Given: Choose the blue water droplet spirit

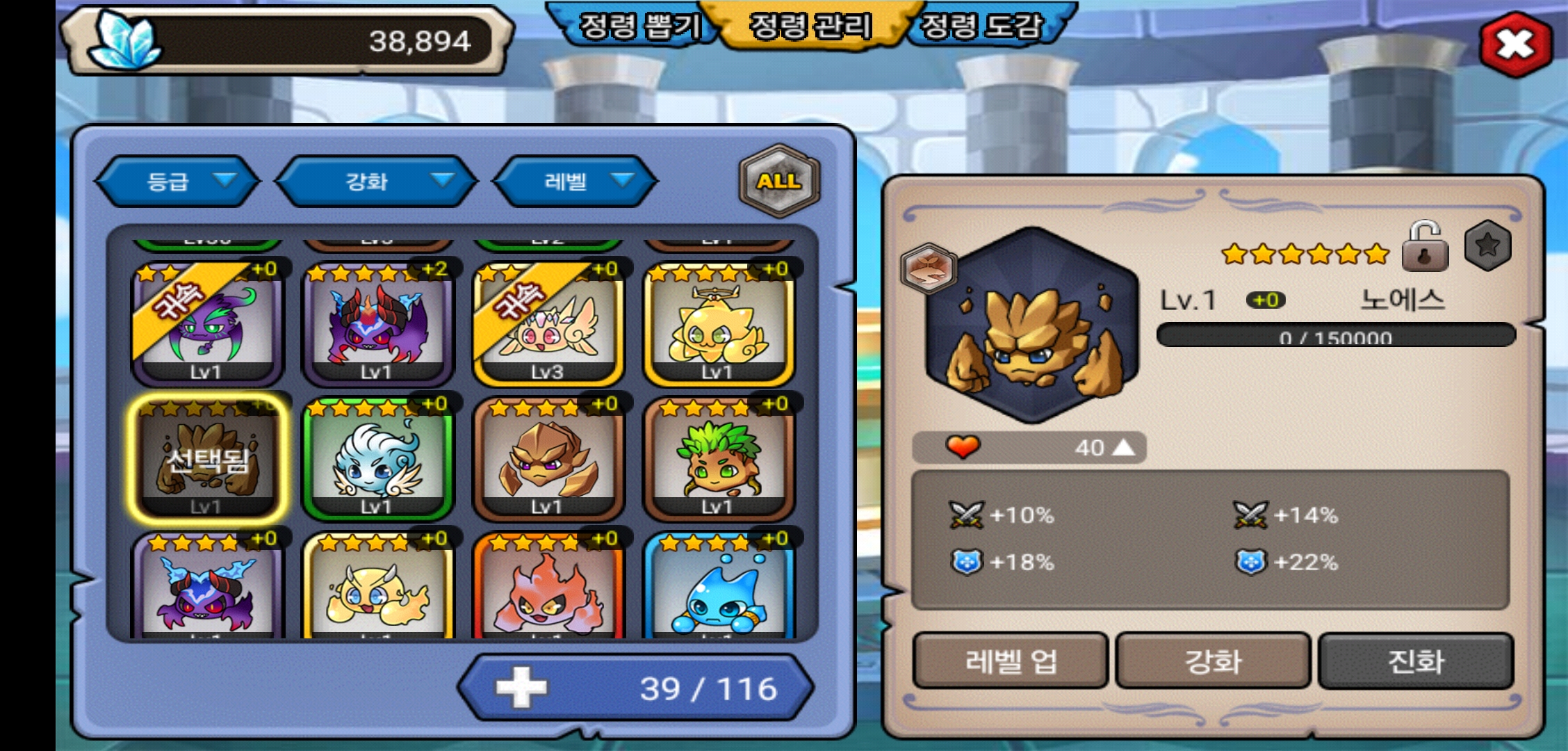Looking at the screenshot, I should tap(718, 590).
